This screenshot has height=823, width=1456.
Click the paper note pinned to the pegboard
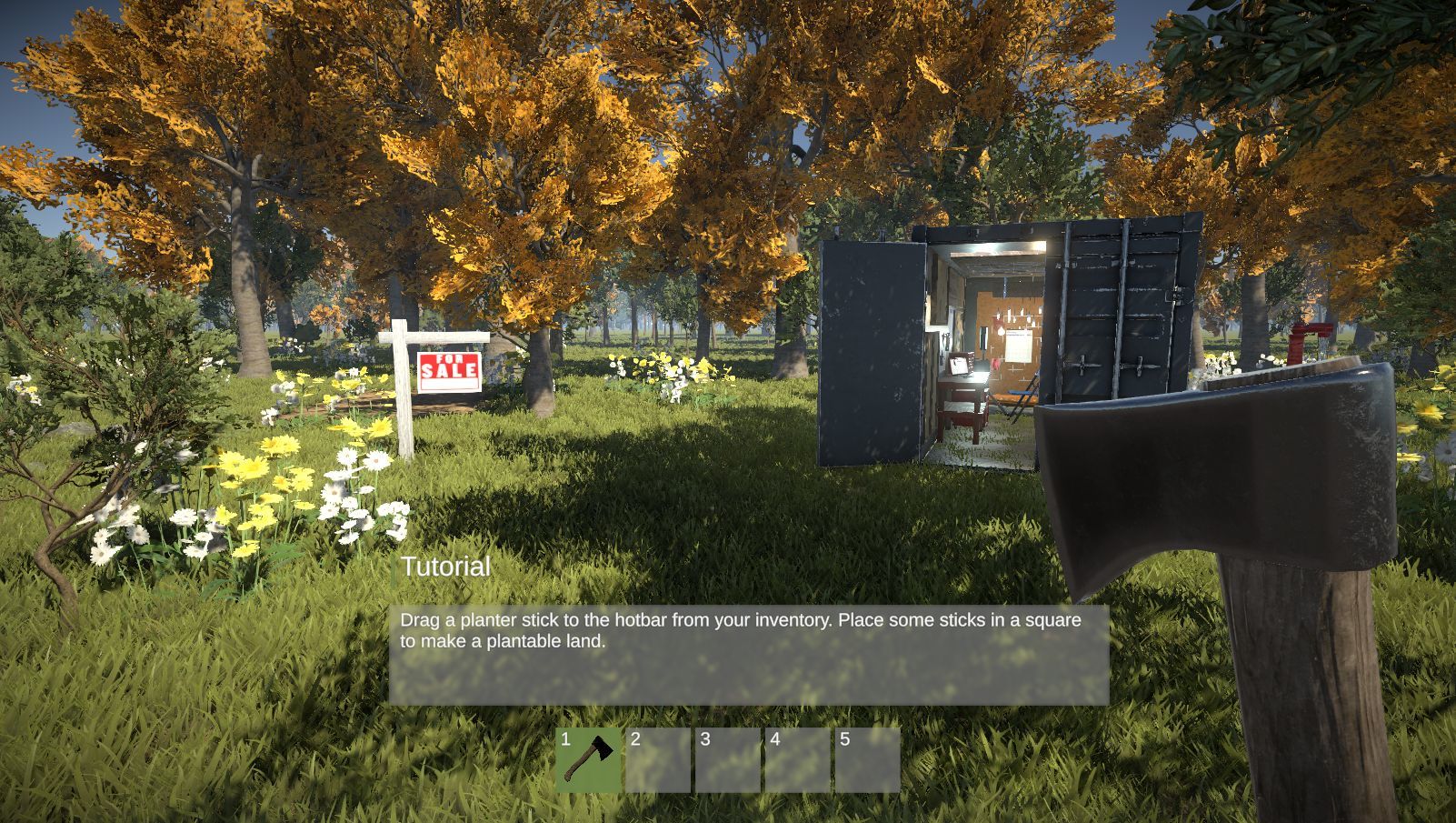point(1017,346)
